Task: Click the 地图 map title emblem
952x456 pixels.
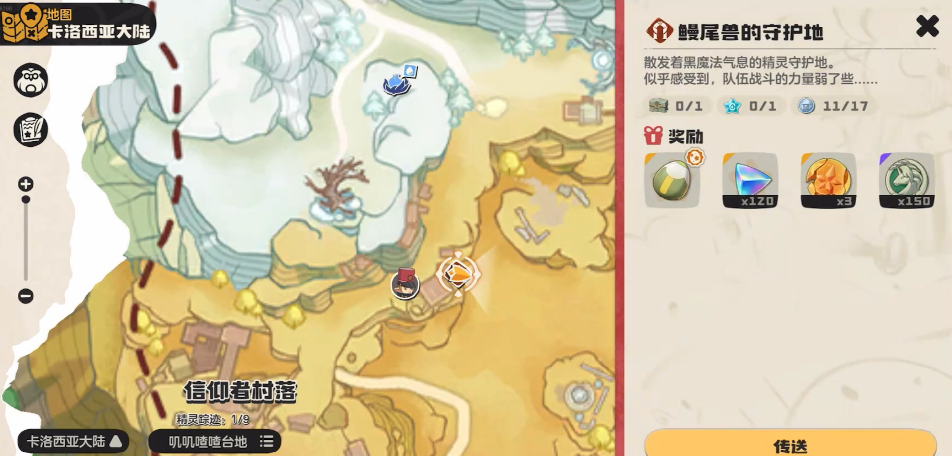Action: [24, 24]
